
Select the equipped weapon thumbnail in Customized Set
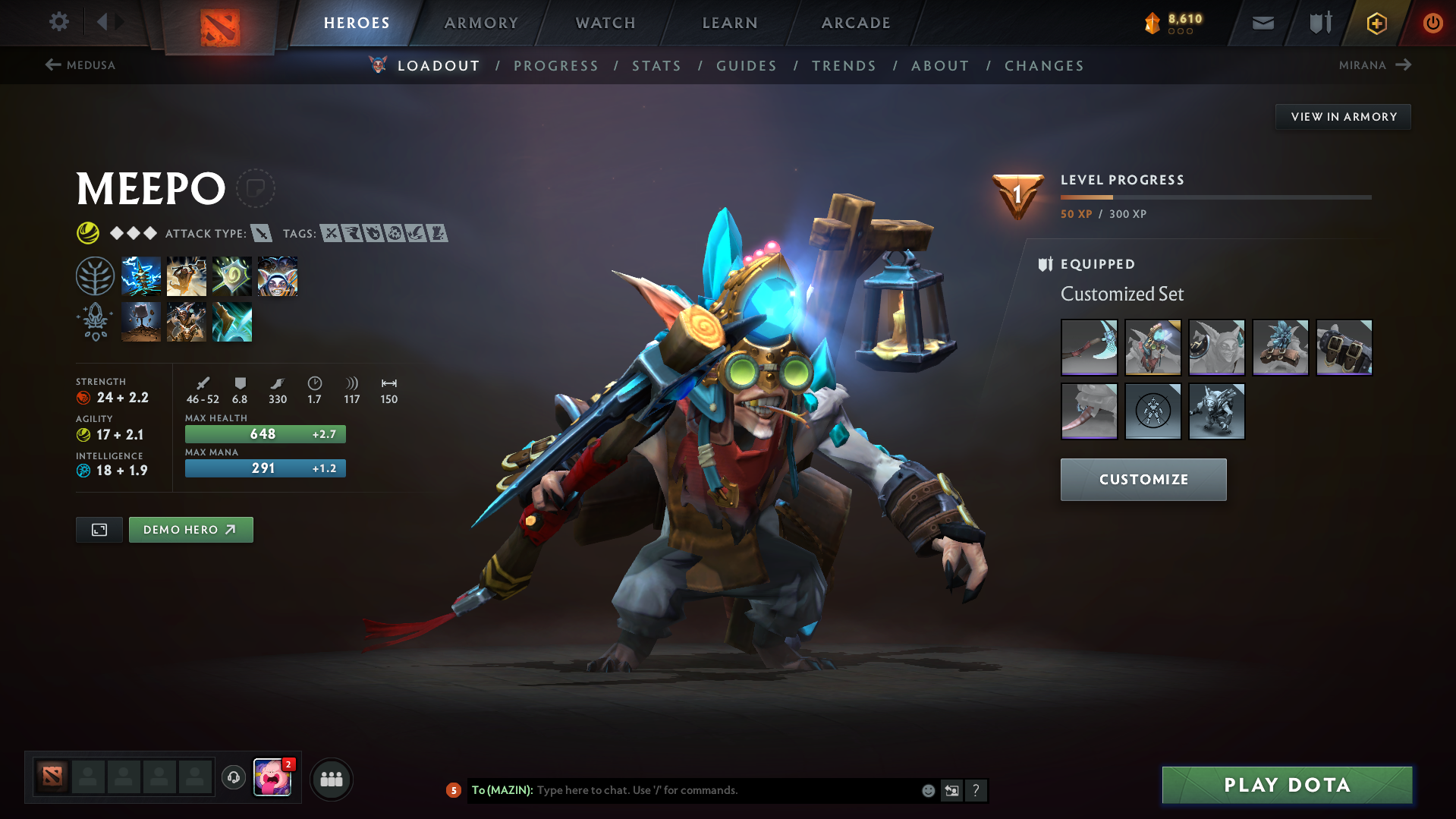[1089, 348]
